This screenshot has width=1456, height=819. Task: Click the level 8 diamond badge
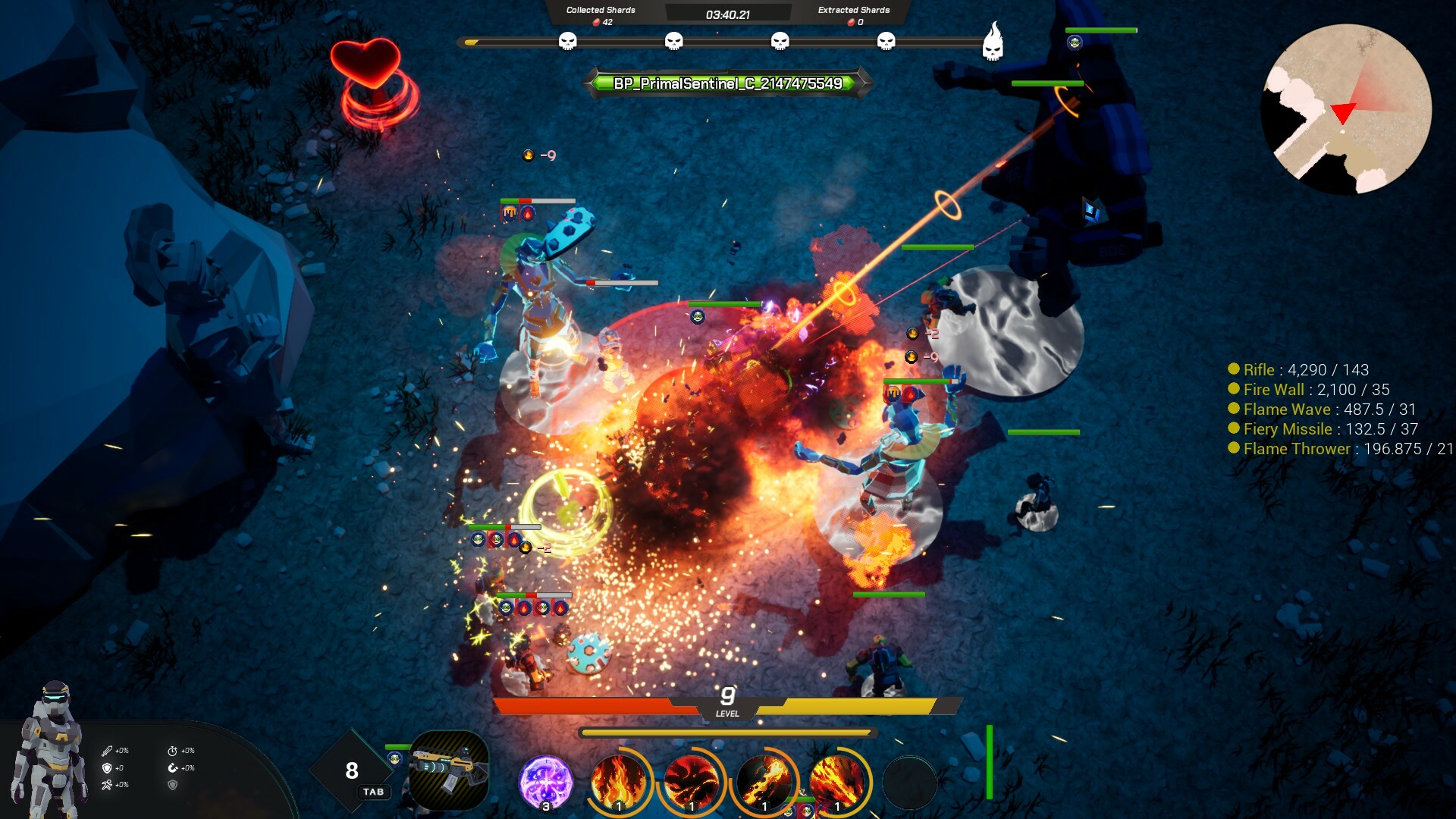pos(351,772)
